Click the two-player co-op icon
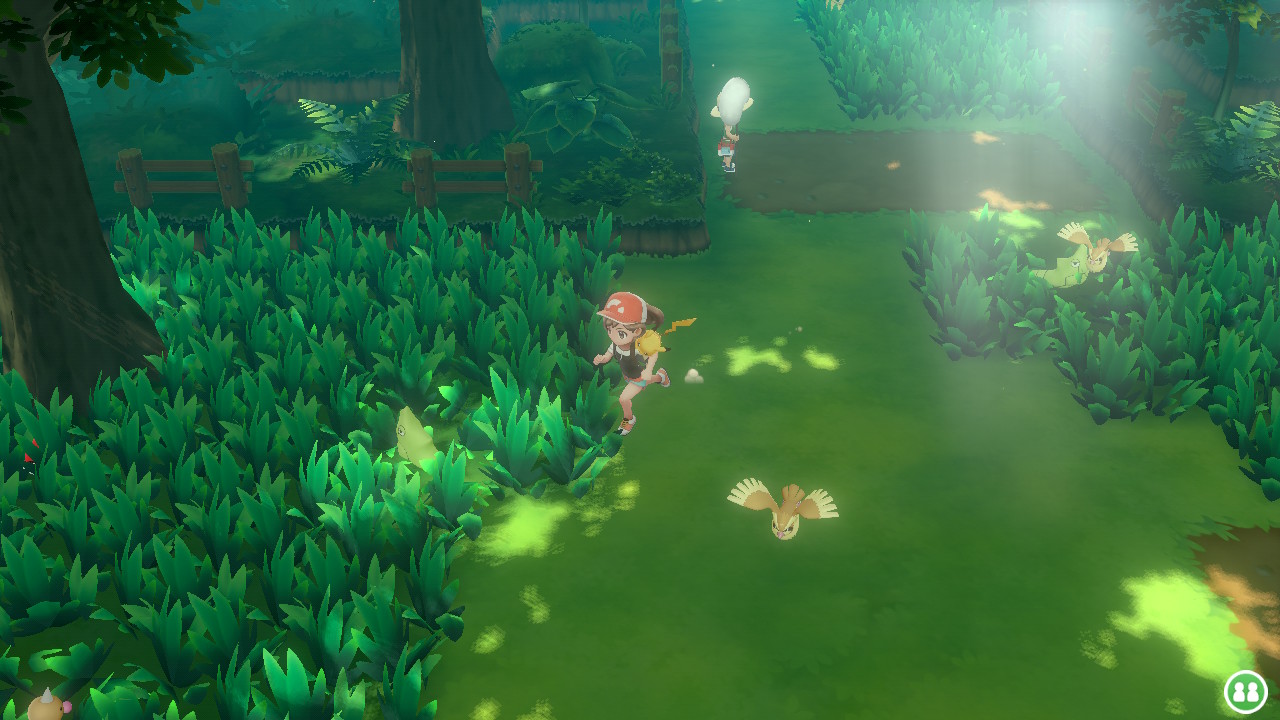 tap(1245, 691)
